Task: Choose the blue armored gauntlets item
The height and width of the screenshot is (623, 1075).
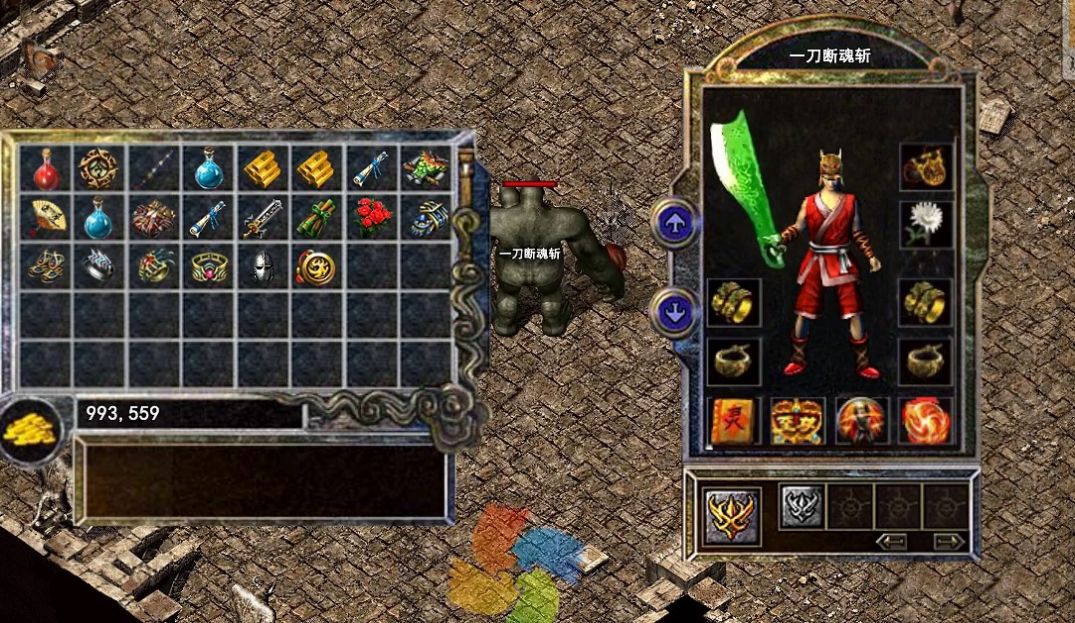Action: click(425, 217)
